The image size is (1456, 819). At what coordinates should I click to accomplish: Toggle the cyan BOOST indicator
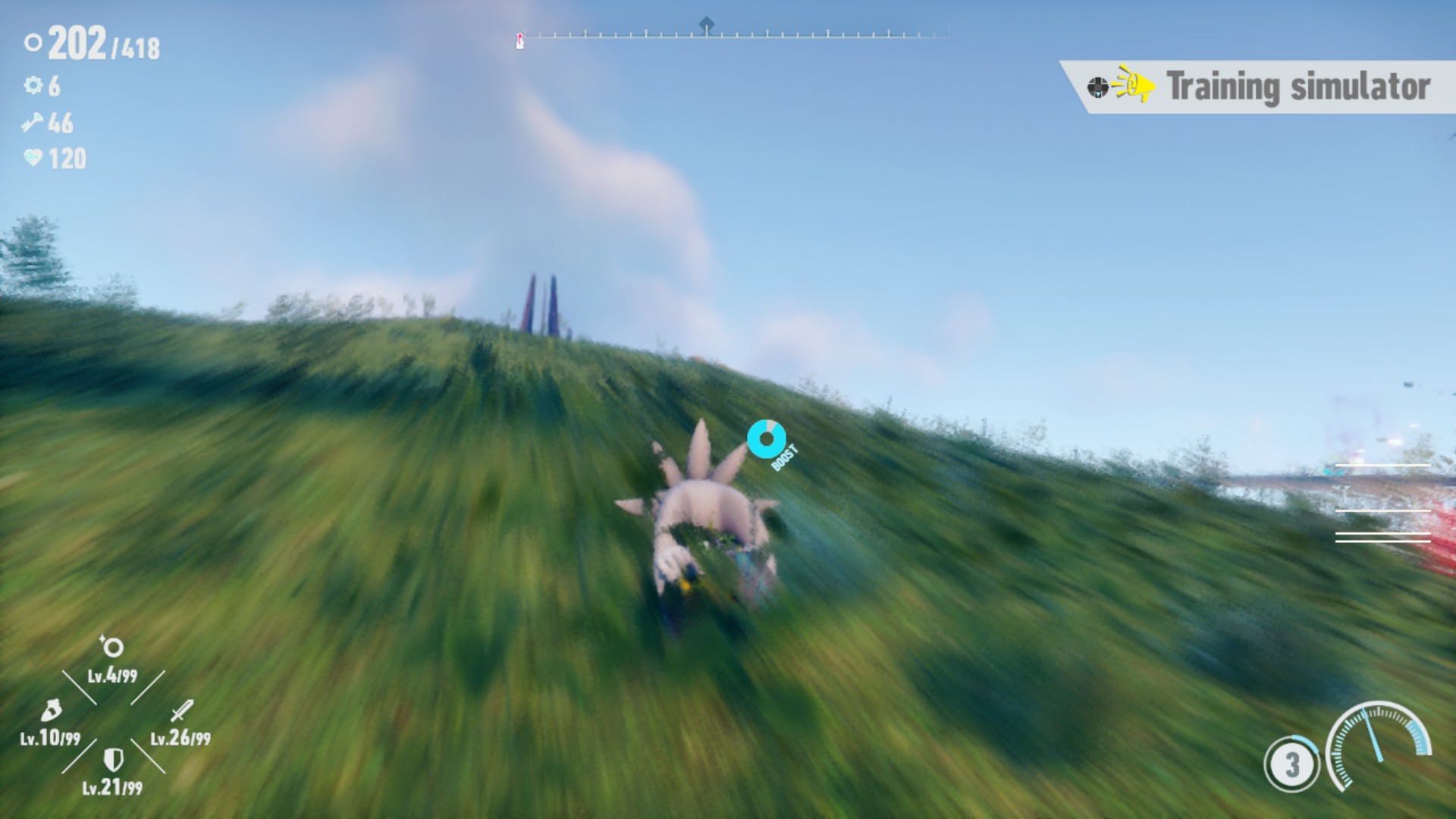point(767,438)
